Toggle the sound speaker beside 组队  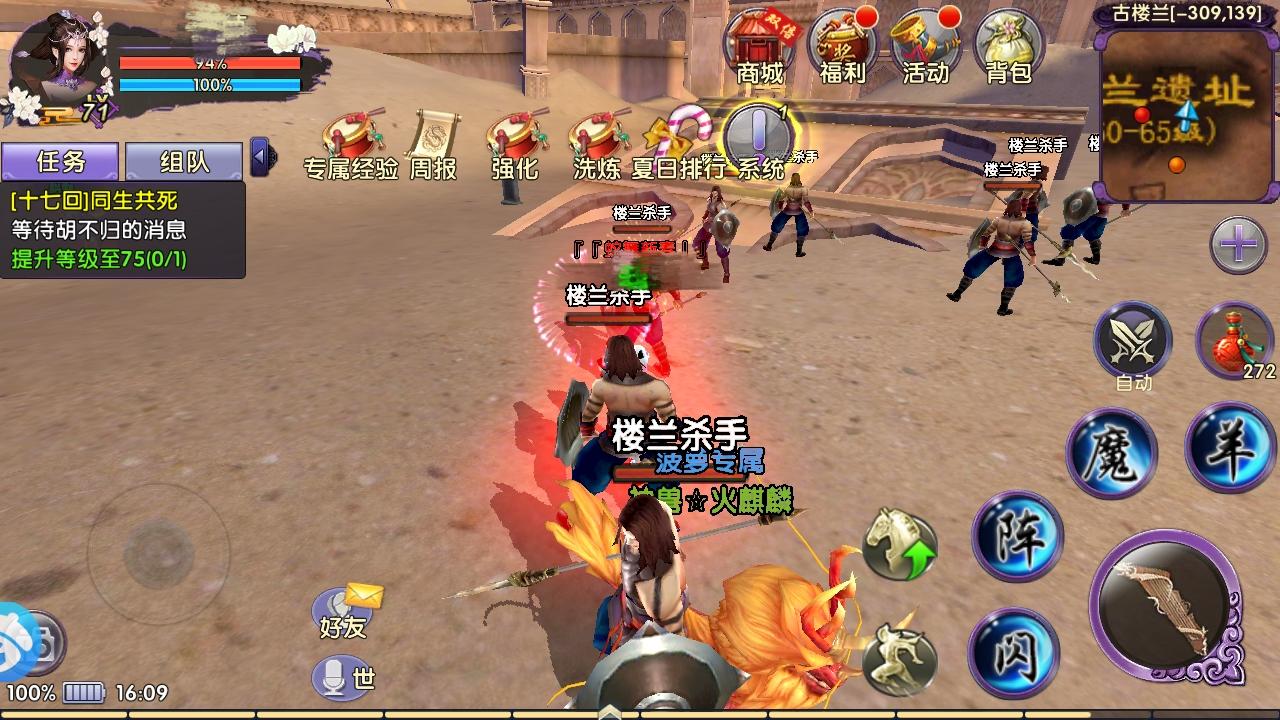[259, 157]
